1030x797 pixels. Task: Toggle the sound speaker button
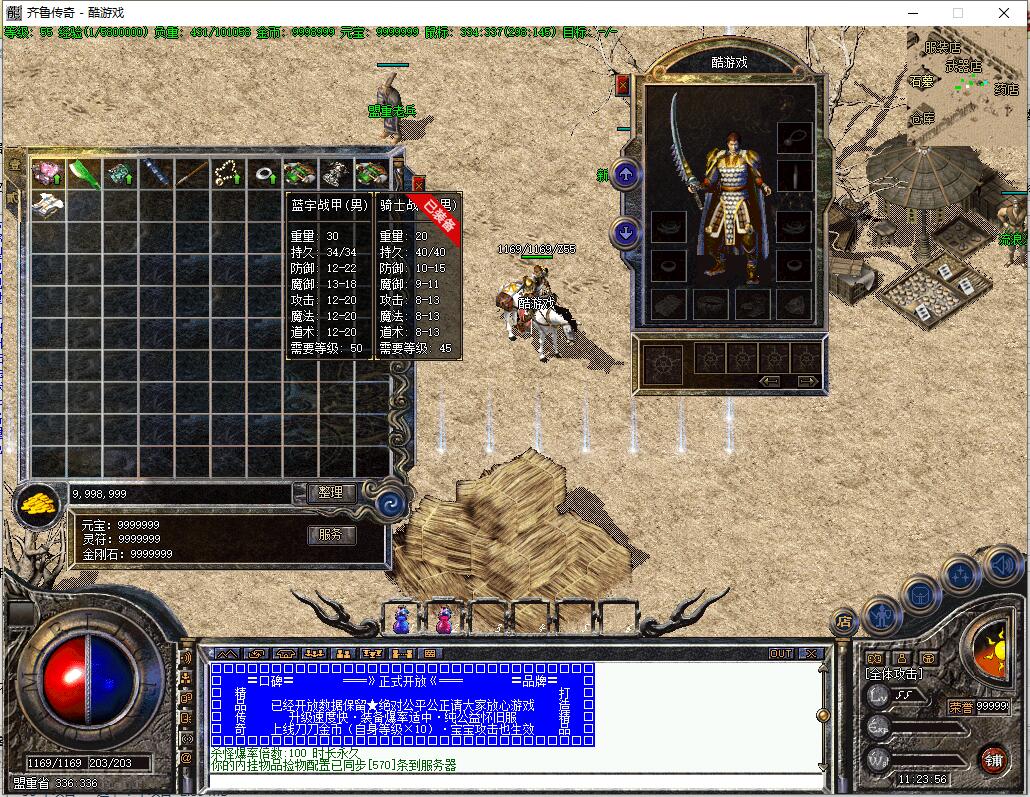point(1003,567)
